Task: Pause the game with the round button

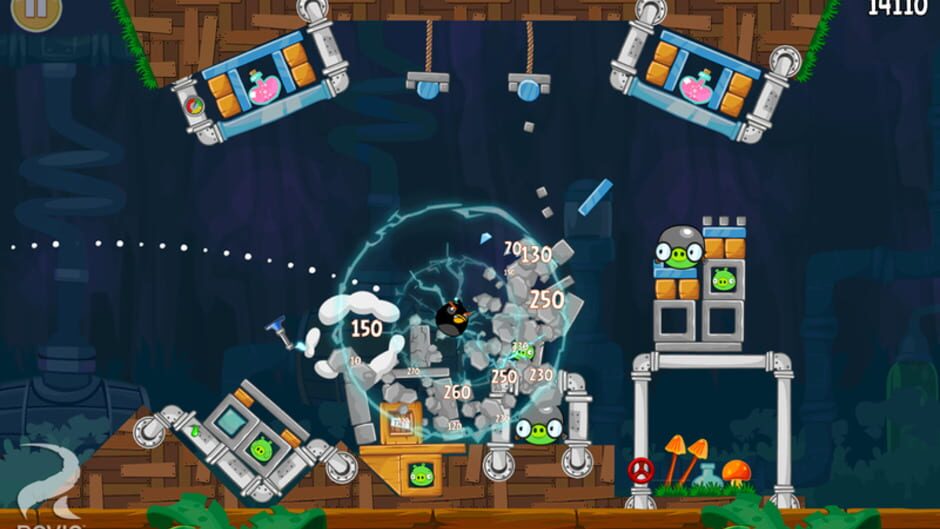Action: [x=36, y=8]
